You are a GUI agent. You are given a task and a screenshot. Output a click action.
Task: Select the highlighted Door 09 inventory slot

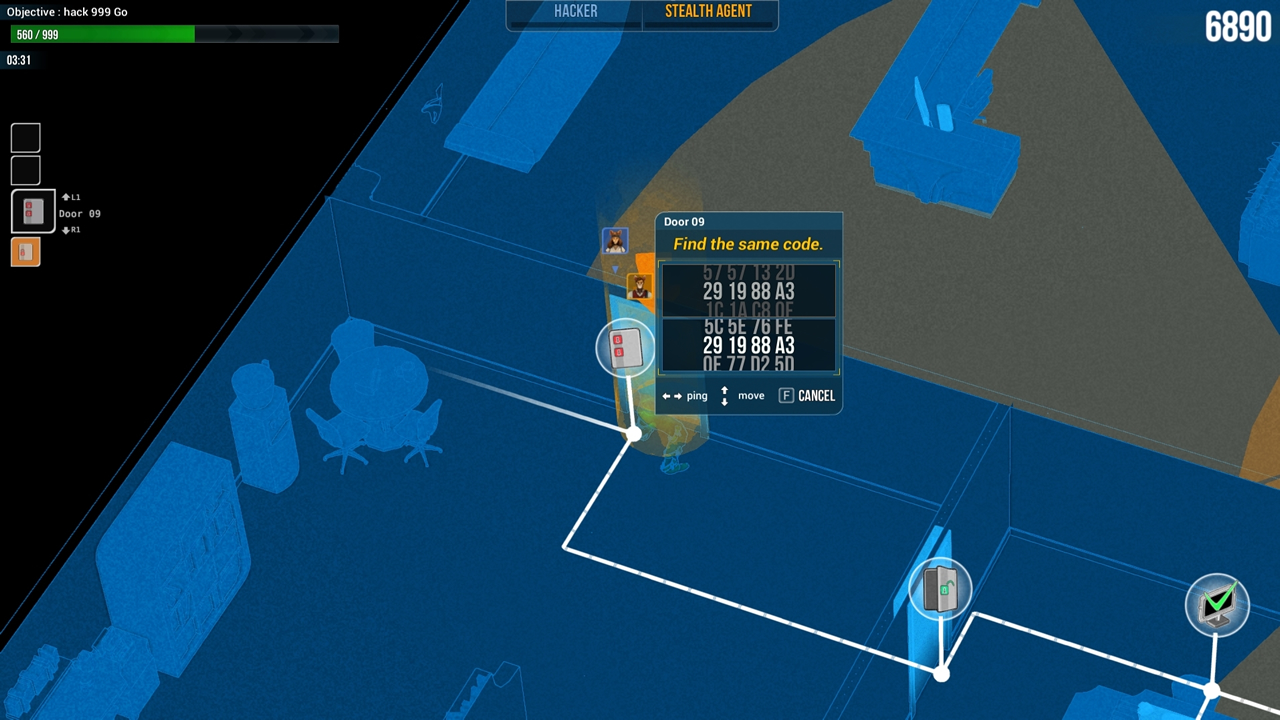click(x=32, y=212)
